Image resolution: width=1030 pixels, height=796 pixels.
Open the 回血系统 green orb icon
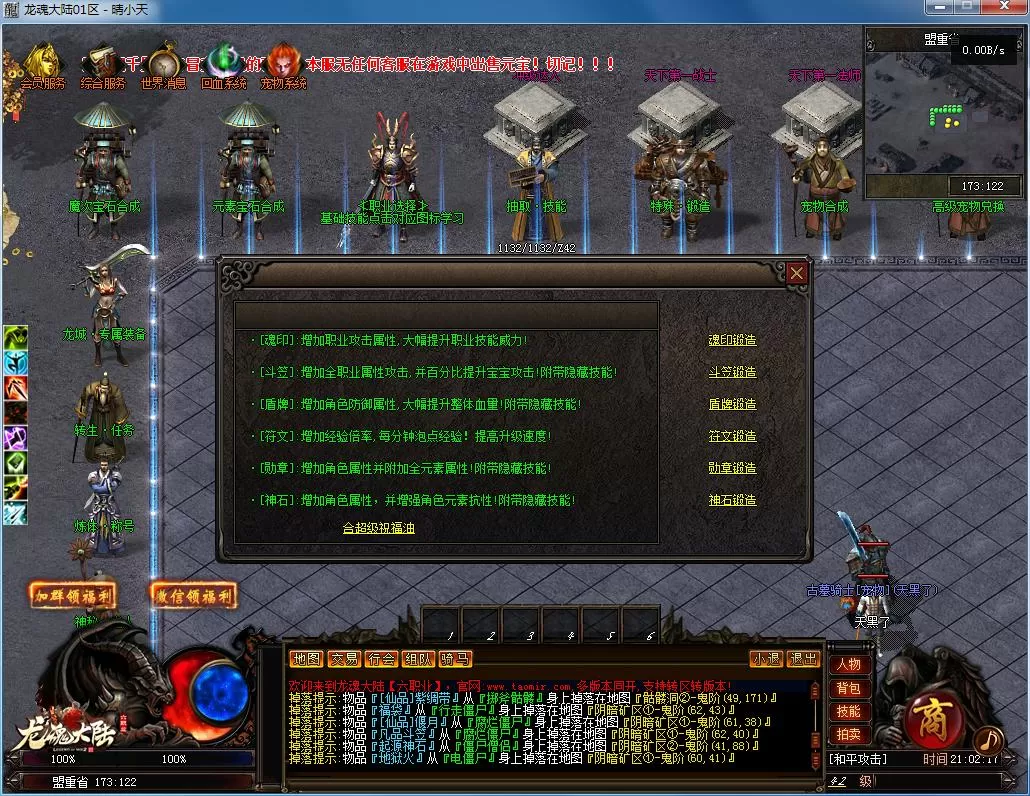[223, 63]
